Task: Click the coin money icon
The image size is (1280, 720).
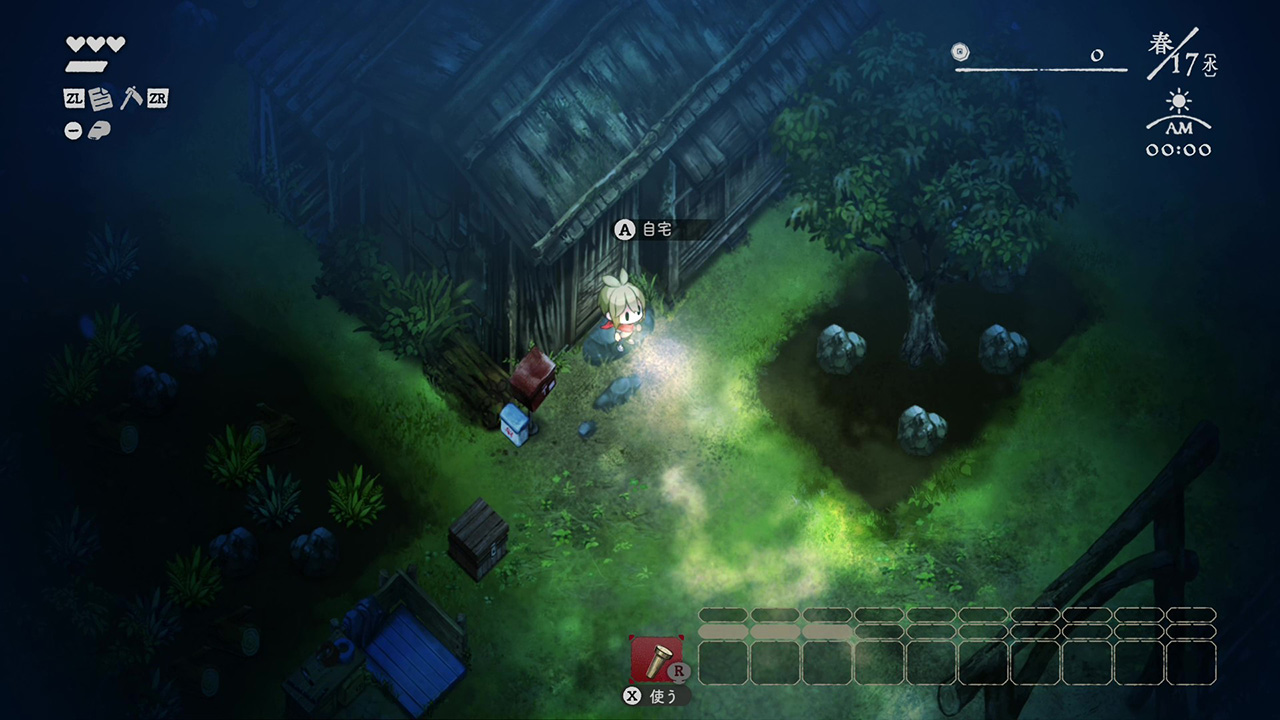Action: coord(961,51)
